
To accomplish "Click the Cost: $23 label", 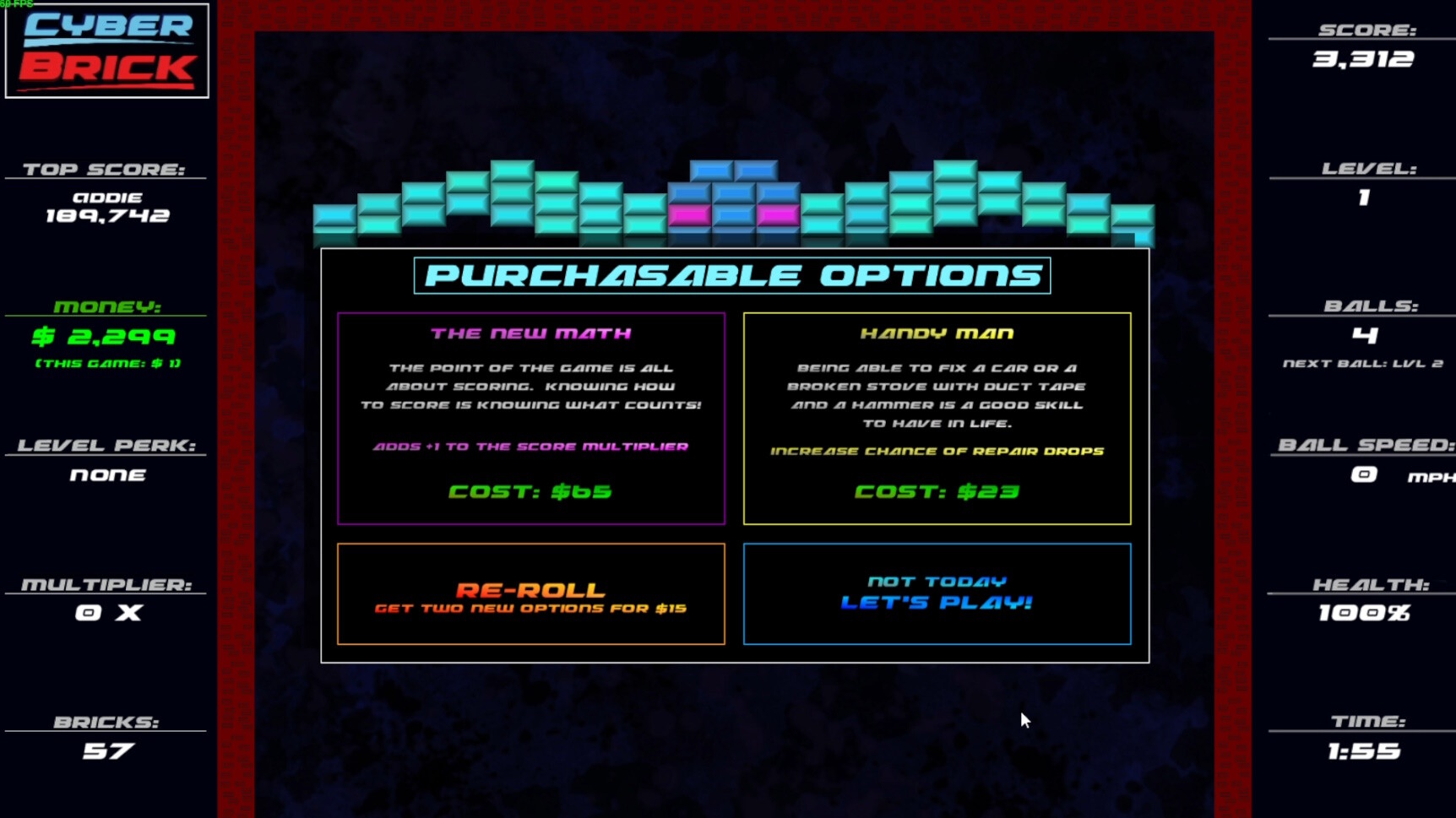I will coord(937,491).
